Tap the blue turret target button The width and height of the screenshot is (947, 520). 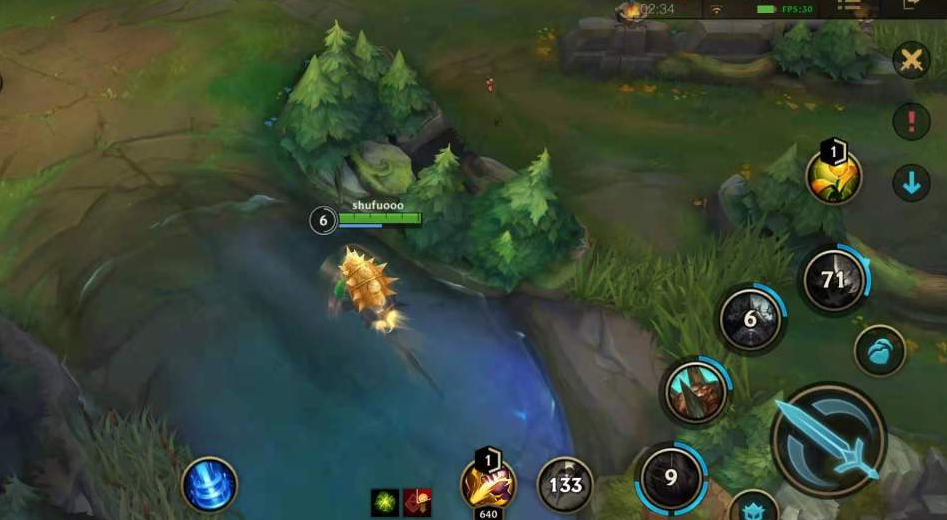tap(754, 506)
